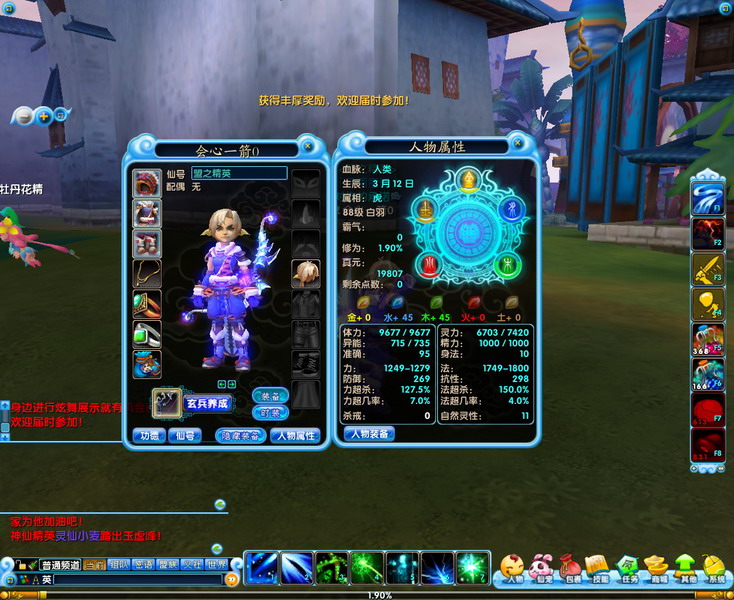
Task: Choose the 时装 costume view button
Action: point(270,412)
